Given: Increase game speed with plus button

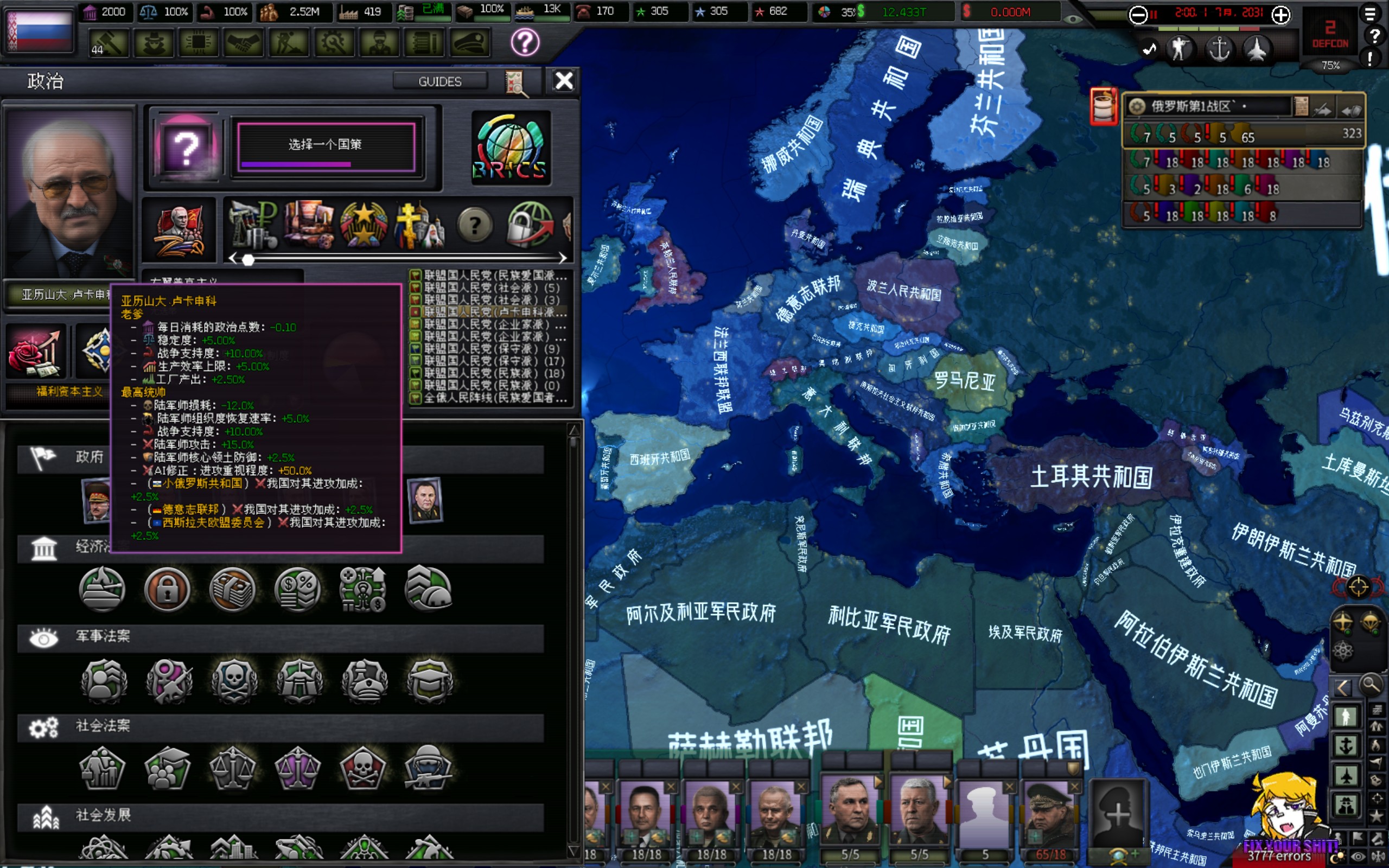Looking at the screenshot, I should coord(1280,14).
